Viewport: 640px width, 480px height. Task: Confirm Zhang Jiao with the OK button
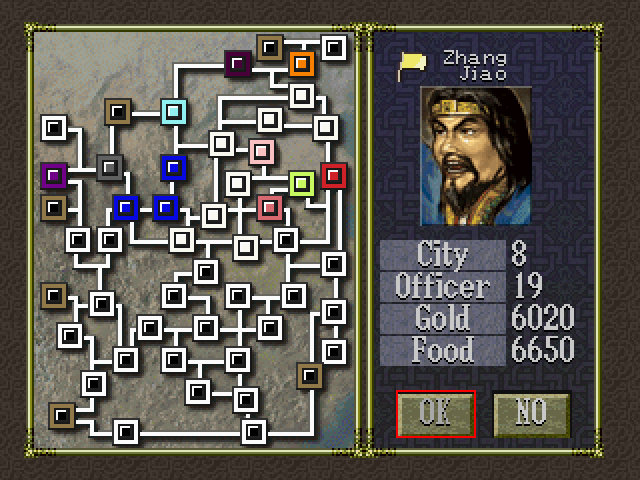pos(436,413)
